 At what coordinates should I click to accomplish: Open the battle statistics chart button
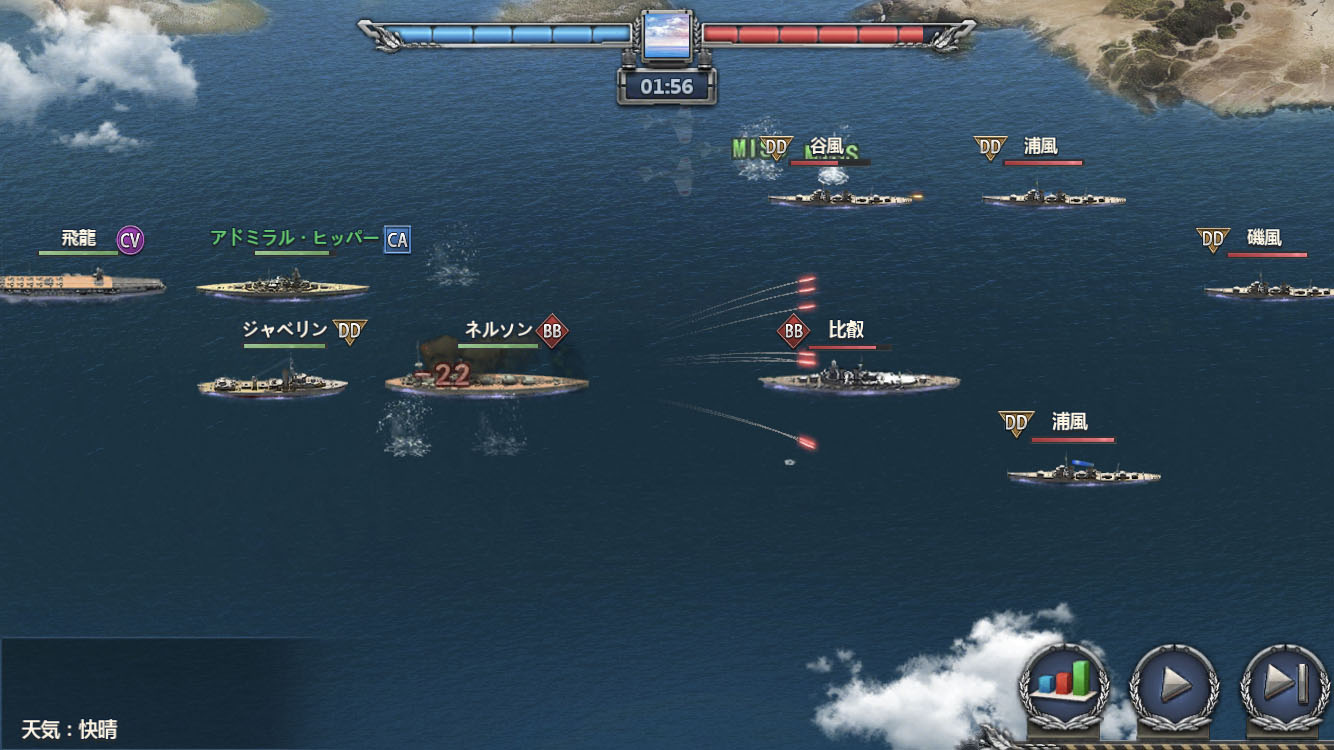click(x=1064, y=685)
